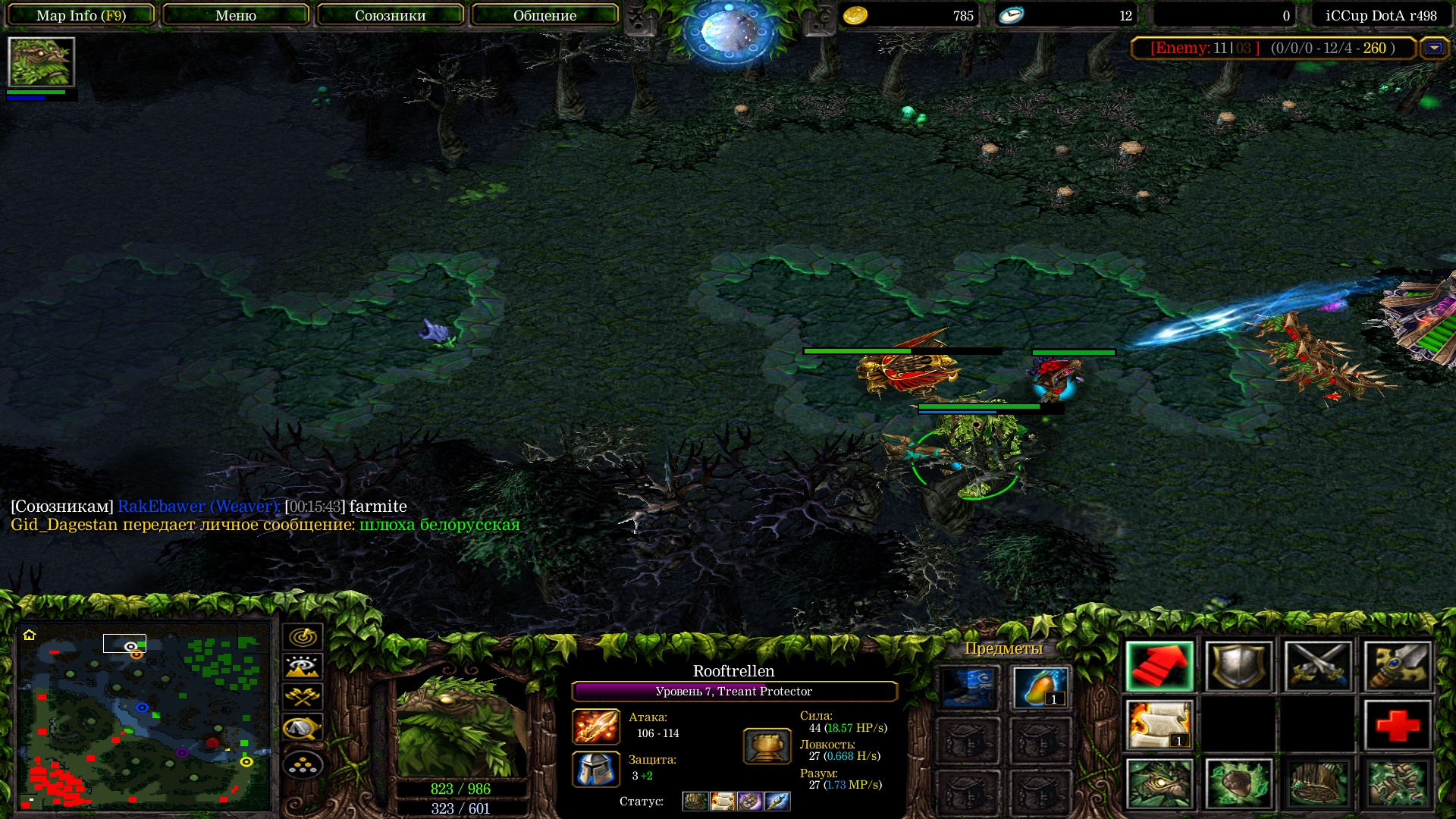
Task: Choose the red arrow Move command
Action: (1159, 667)
